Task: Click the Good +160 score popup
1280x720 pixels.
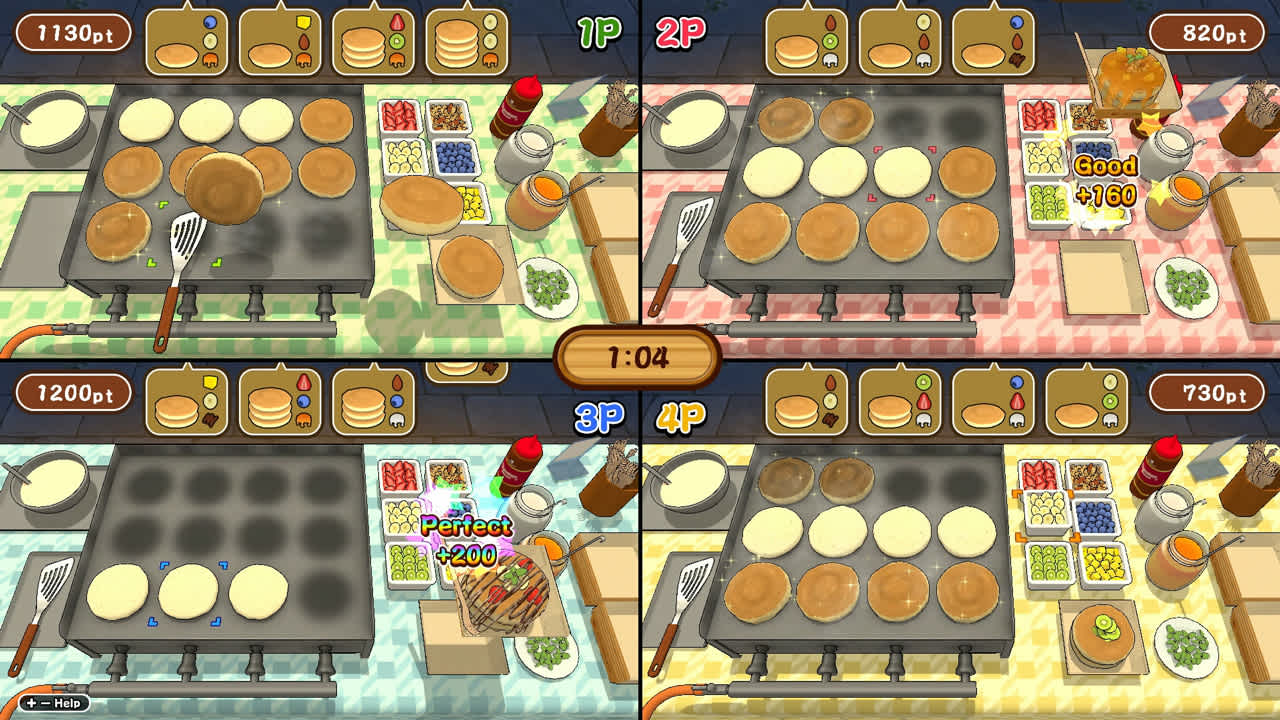Action: coord(1105,176)
